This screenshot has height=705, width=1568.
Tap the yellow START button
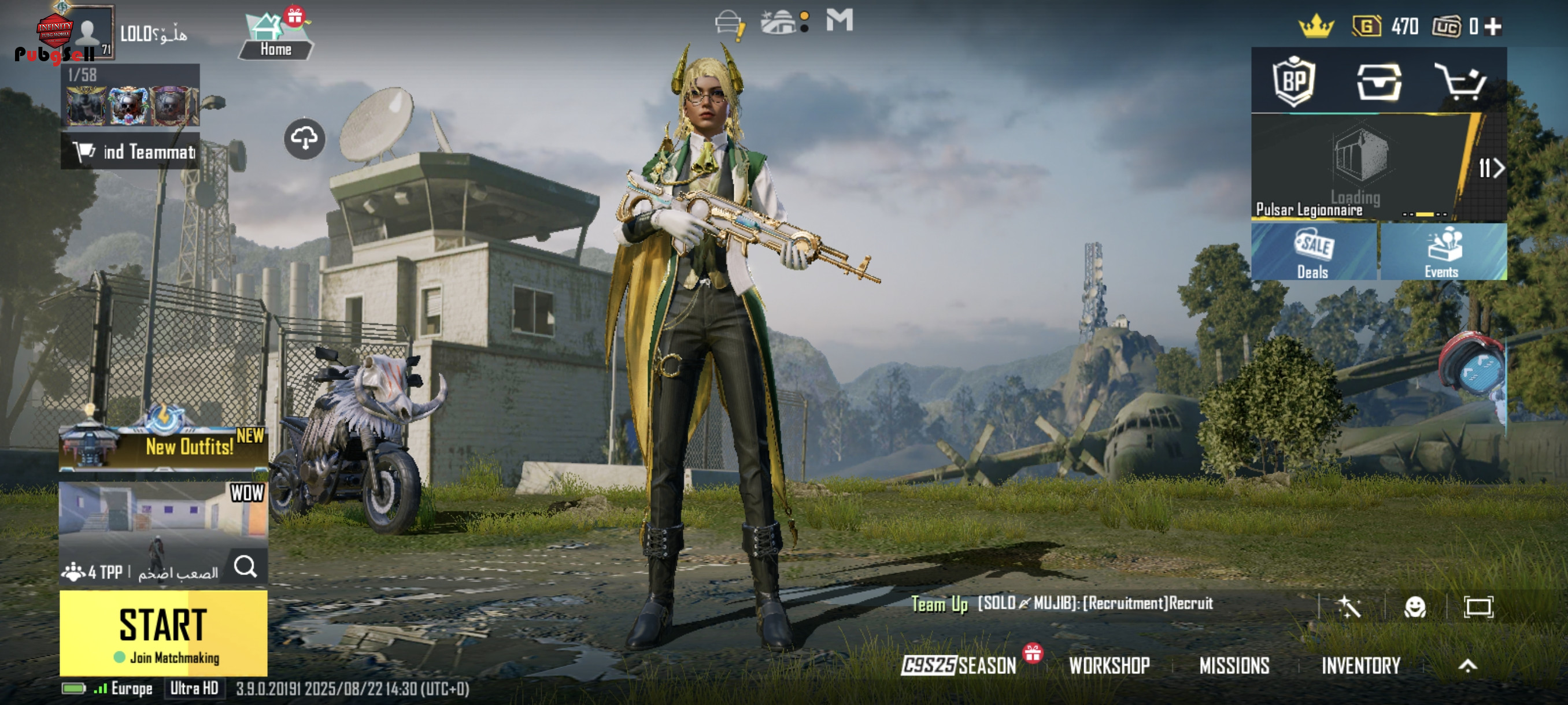(163, 633)
